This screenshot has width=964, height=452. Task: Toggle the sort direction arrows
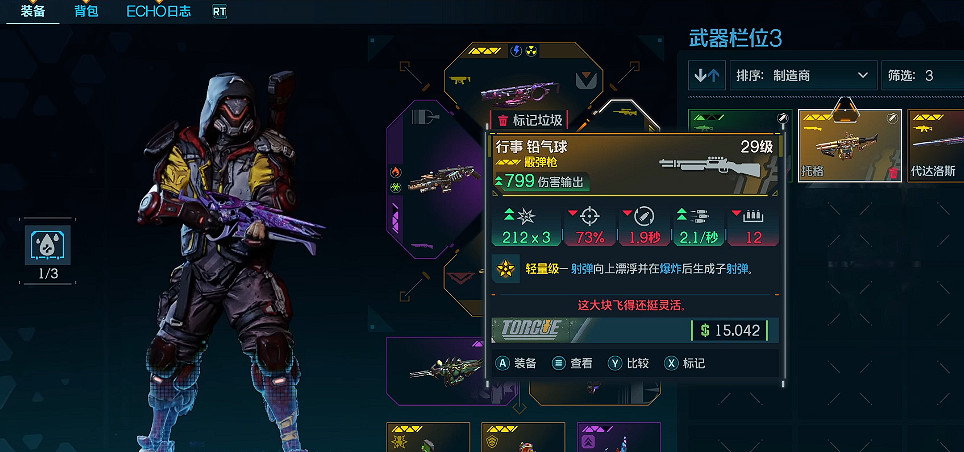click(x=707, y=75)
